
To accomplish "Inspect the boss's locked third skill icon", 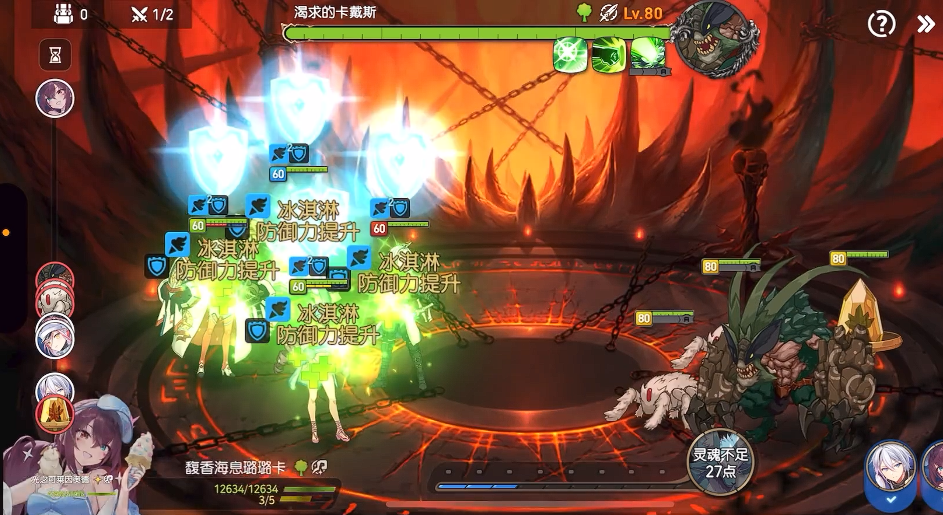I will 648,55.
